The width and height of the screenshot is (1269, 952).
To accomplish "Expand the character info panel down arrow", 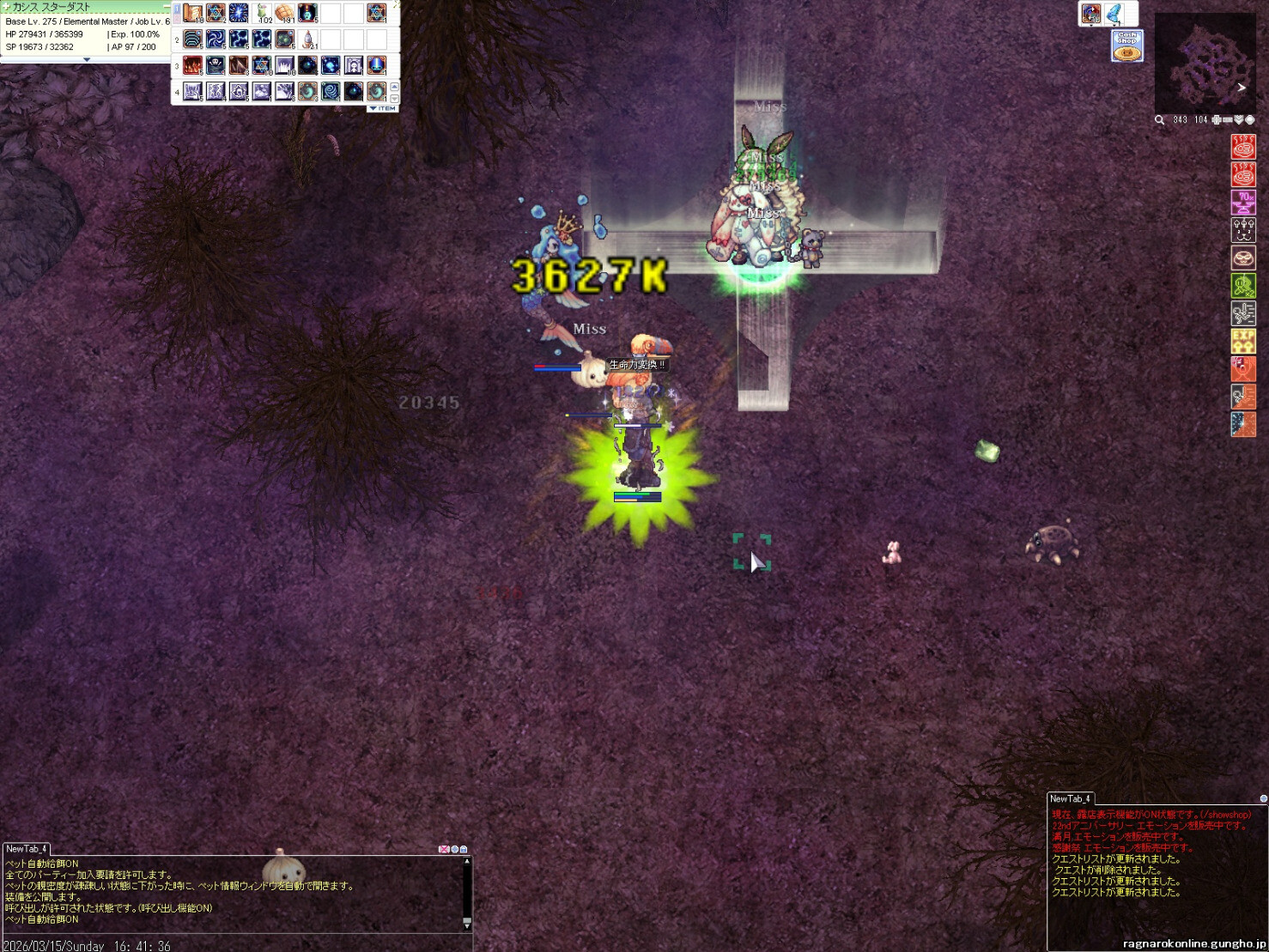I will tap(86, 60).
